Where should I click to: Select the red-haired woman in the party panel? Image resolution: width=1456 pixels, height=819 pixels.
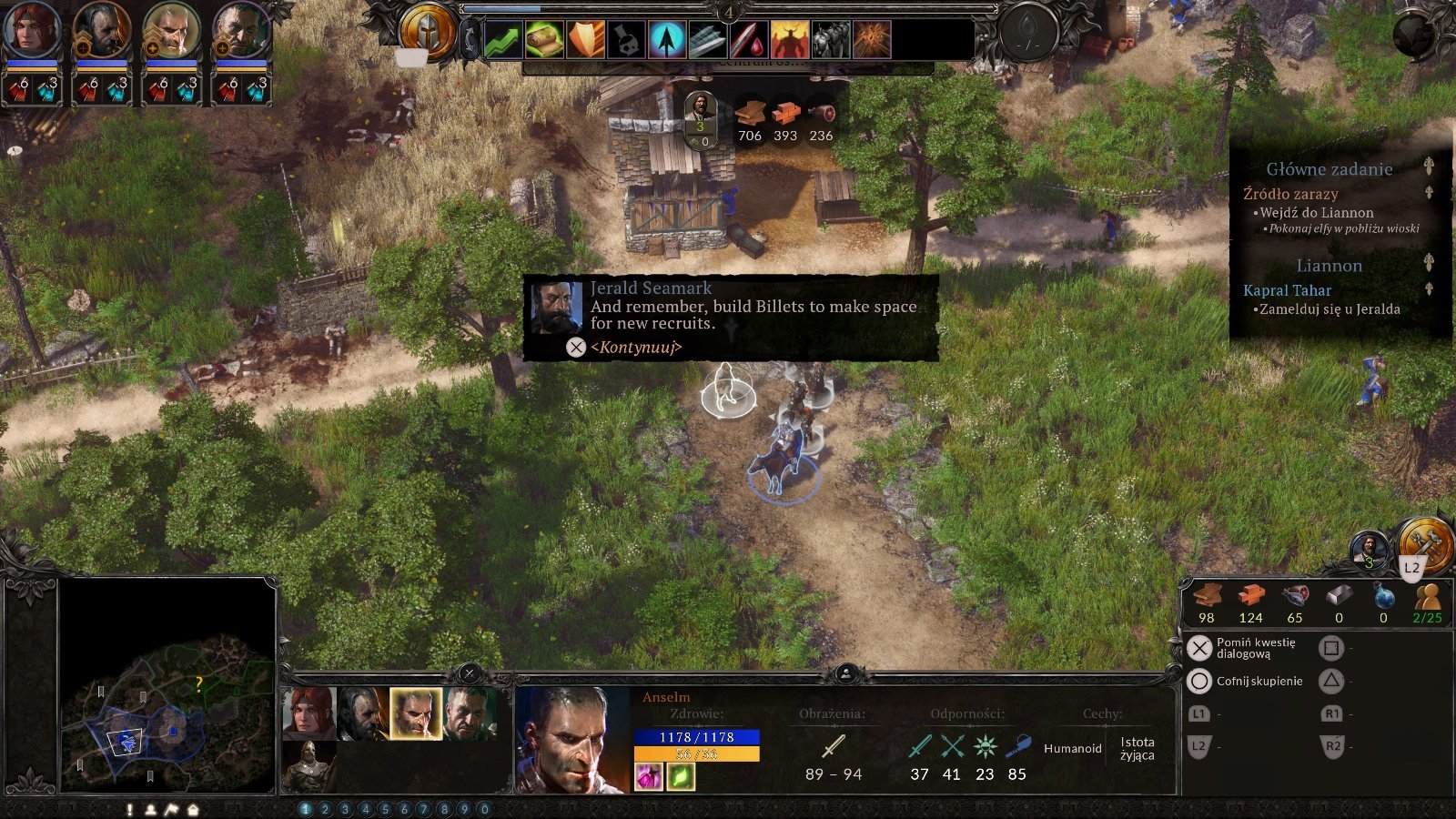point(308,713)
